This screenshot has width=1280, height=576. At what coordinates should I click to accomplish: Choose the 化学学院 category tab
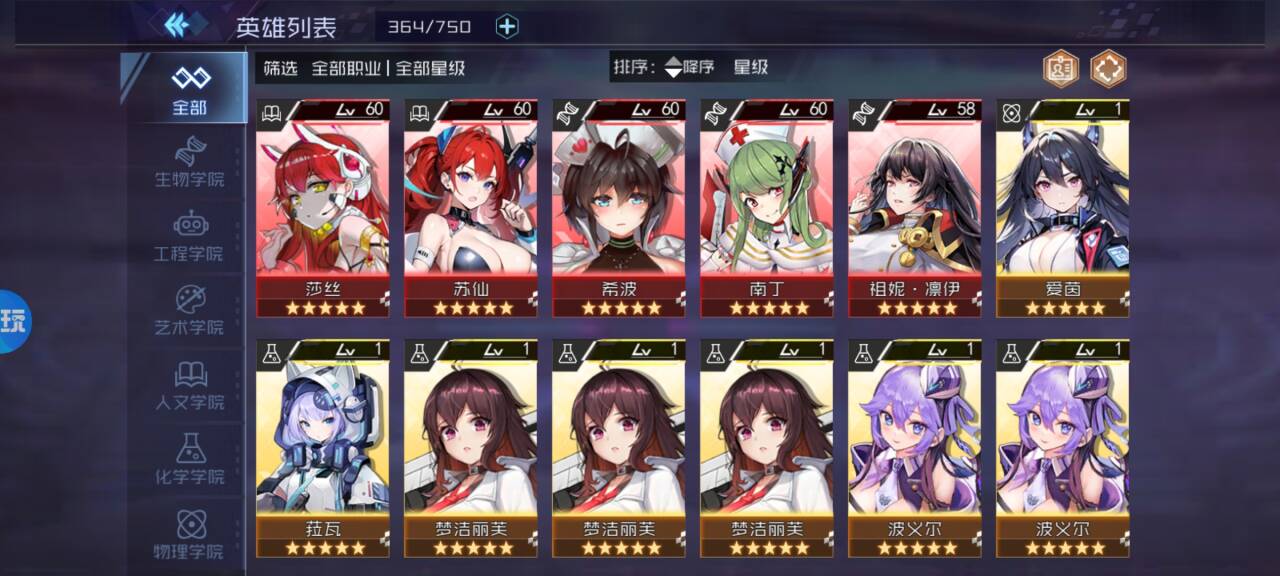click(x=189, y=460)
